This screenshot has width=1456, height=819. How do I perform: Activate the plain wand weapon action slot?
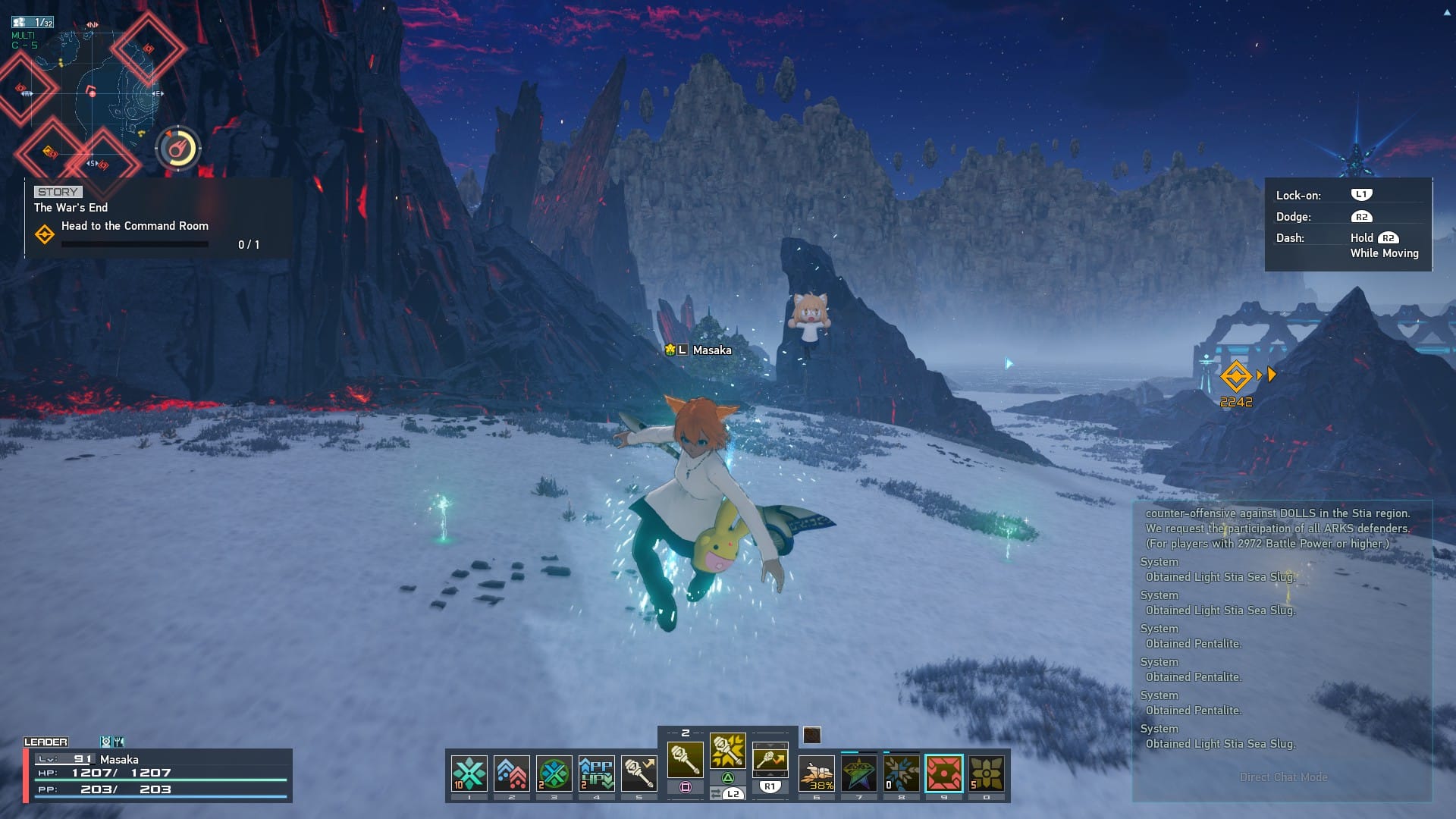point(685,759)
